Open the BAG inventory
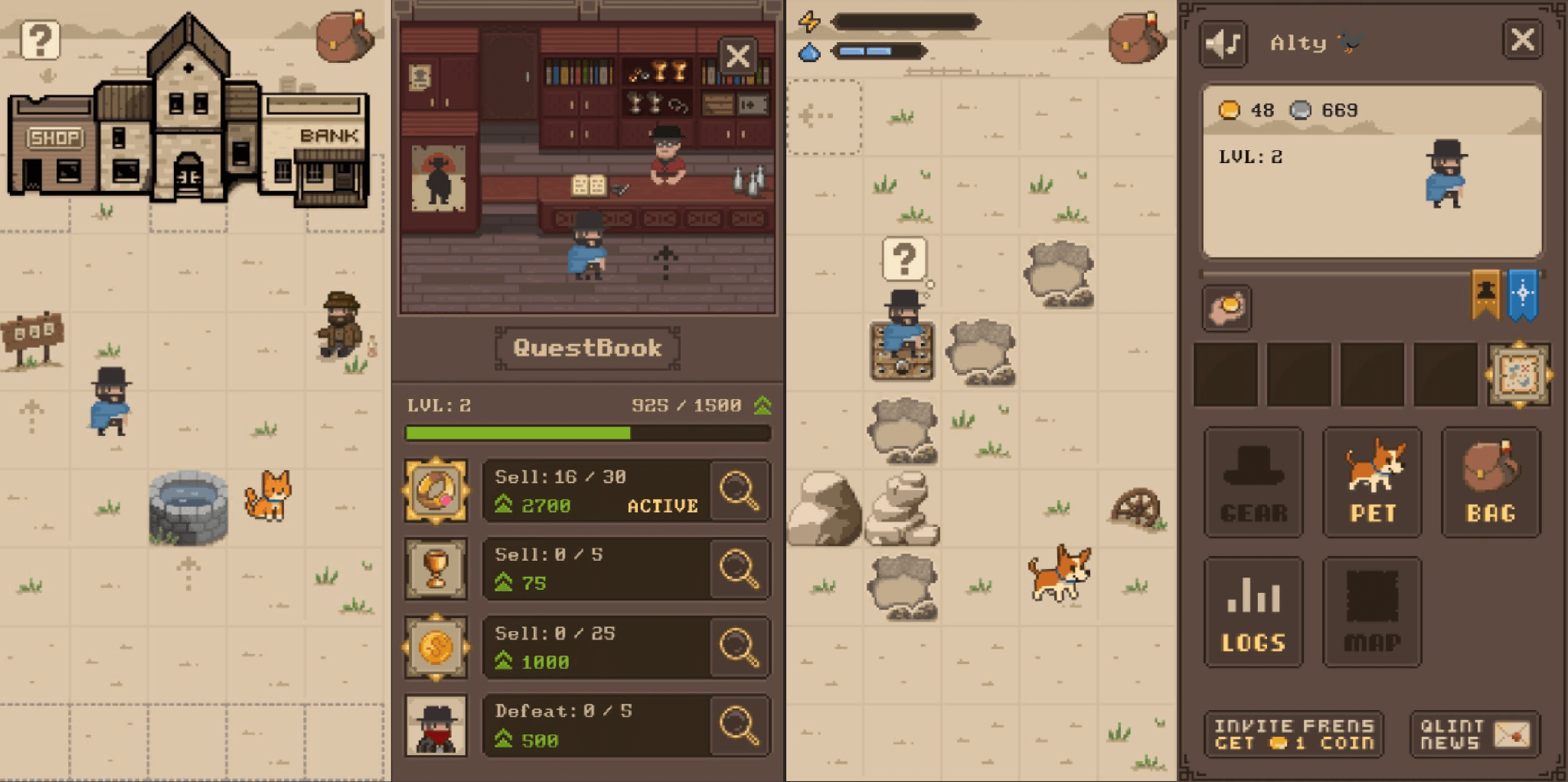 [x=1491, y=483]
